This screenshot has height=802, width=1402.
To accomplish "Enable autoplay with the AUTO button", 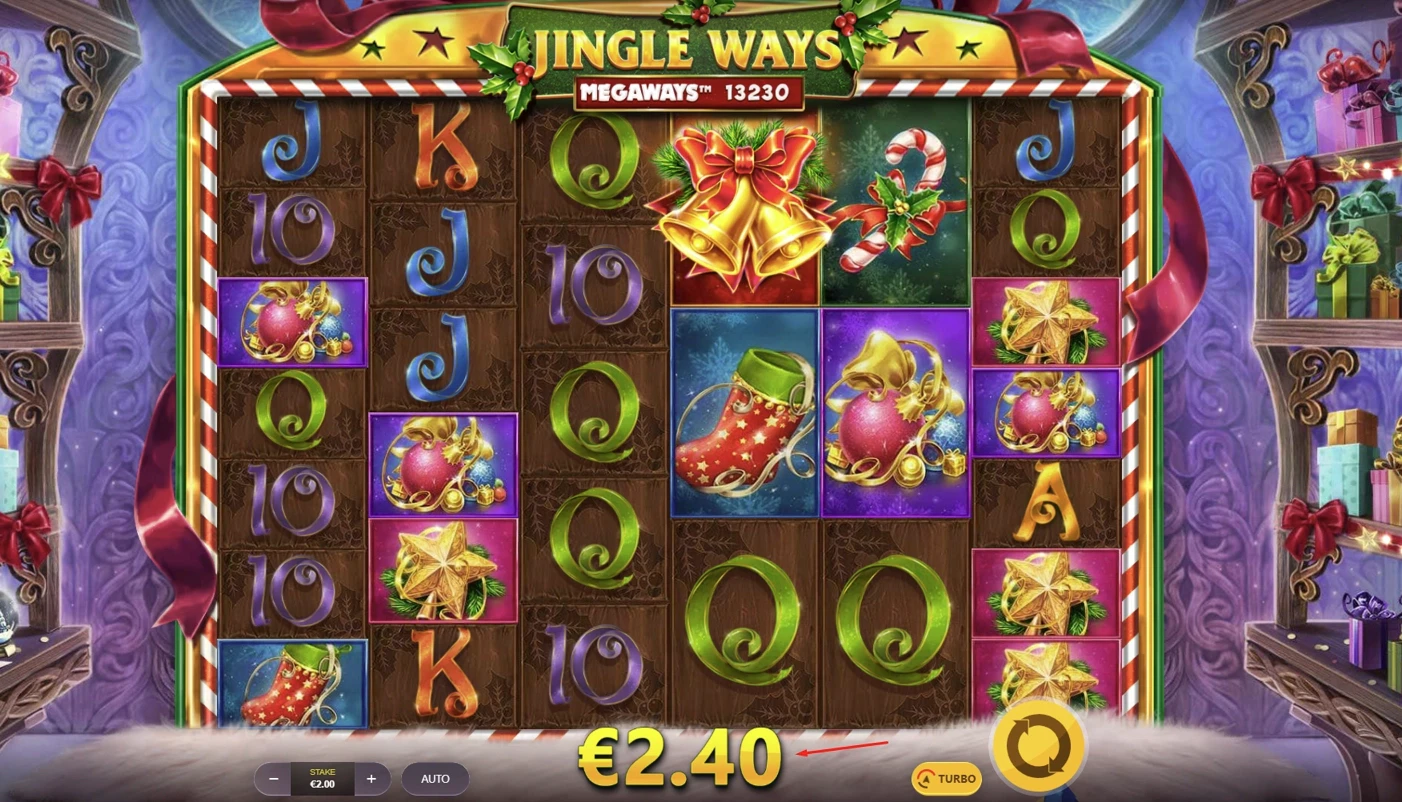I will (x=435, y=778).
